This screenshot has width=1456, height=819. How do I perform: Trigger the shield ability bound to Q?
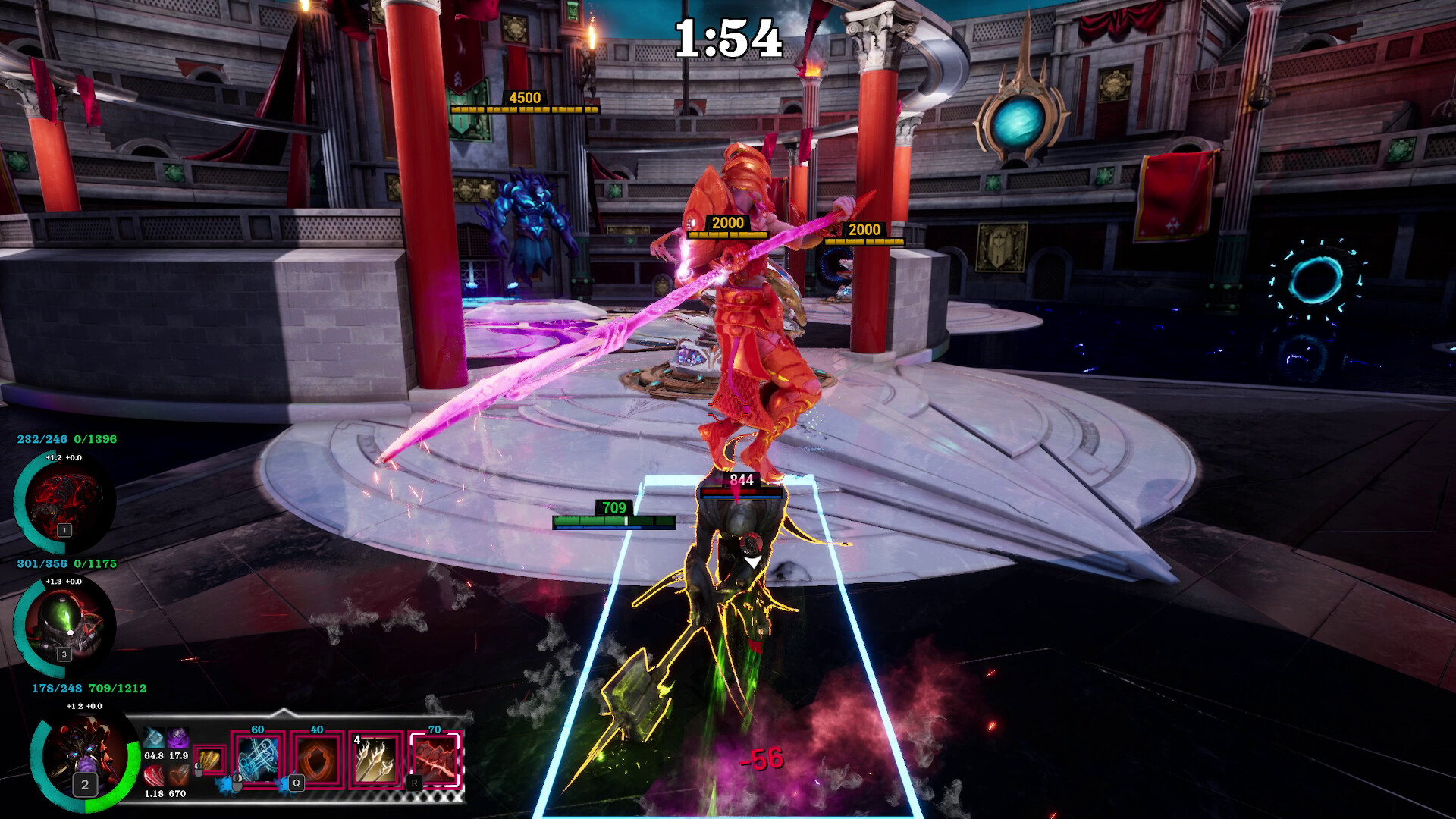tap(316, 758)
